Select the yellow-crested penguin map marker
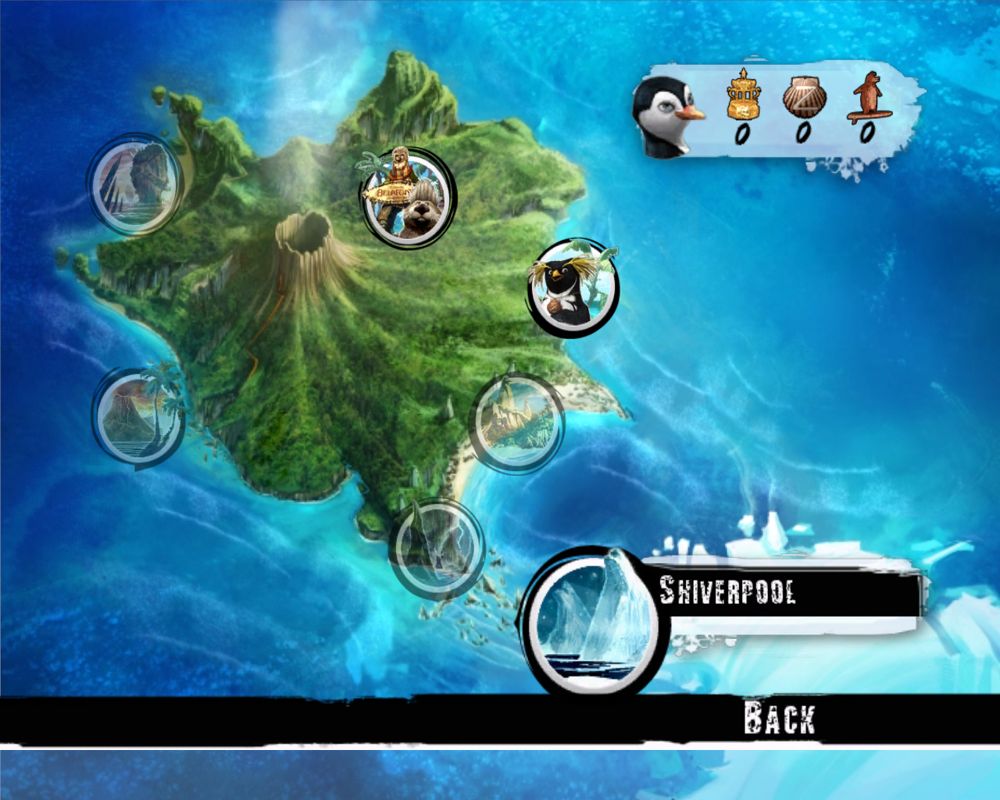This screenshot has width=1000, height=800. coord(573,287)
